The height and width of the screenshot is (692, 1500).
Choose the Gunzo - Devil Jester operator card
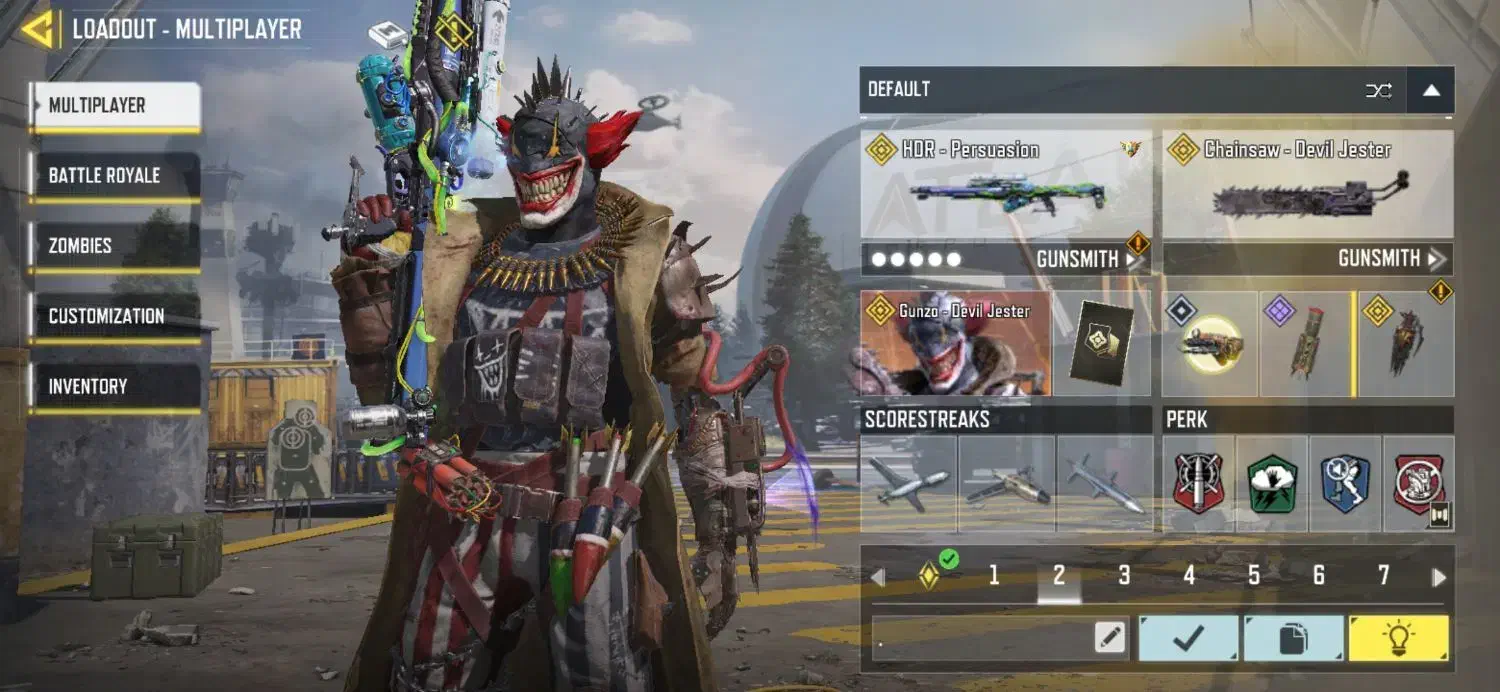955,343
